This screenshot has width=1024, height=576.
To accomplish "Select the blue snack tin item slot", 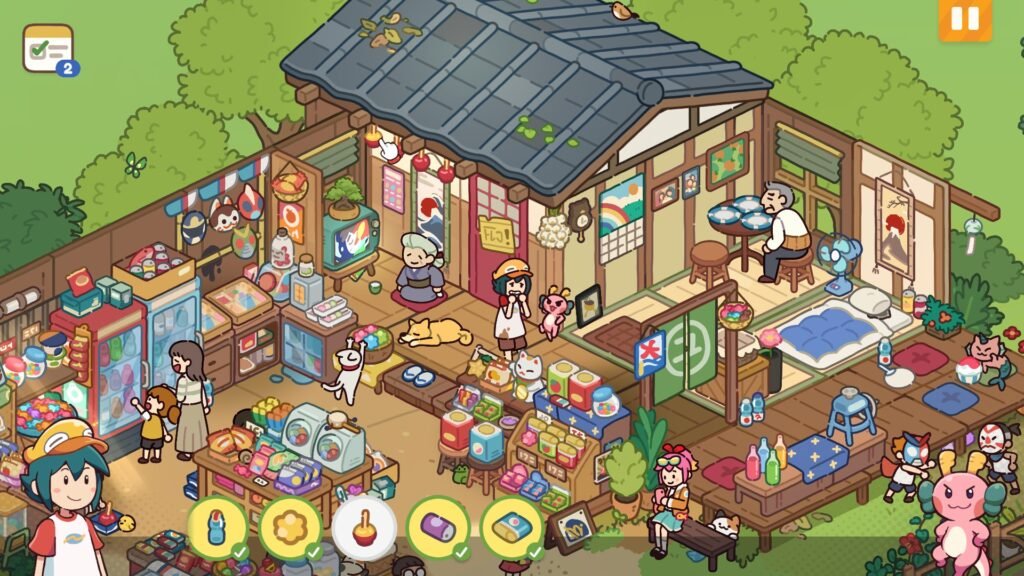I will 512,527.
